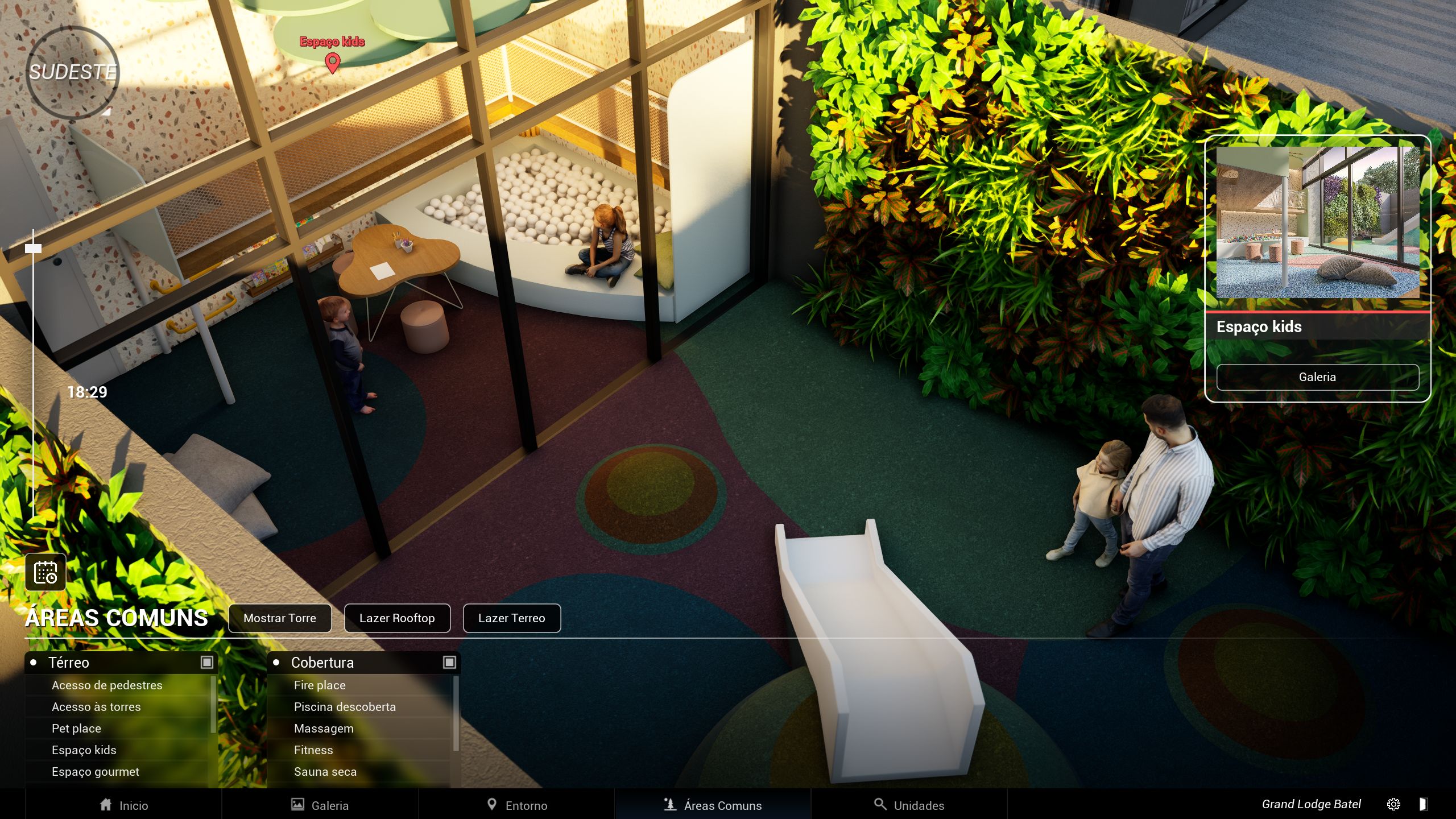Image resolution: width=1456 pixels, height=819 pixels.
Task: Open the settings gear icon
Action: coord(1393,804)
